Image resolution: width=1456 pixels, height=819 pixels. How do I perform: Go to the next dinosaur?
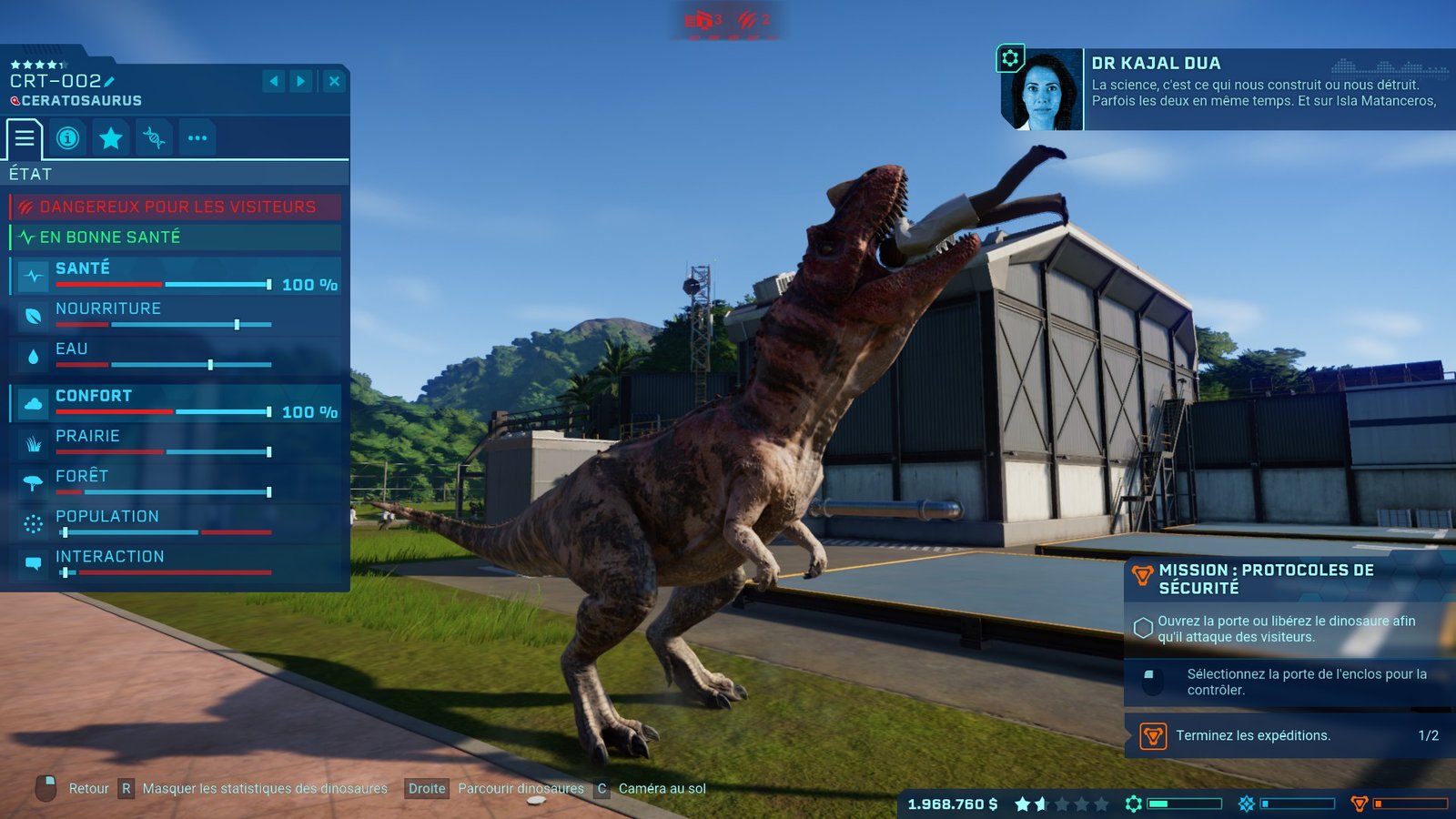[x=301, y=81]
